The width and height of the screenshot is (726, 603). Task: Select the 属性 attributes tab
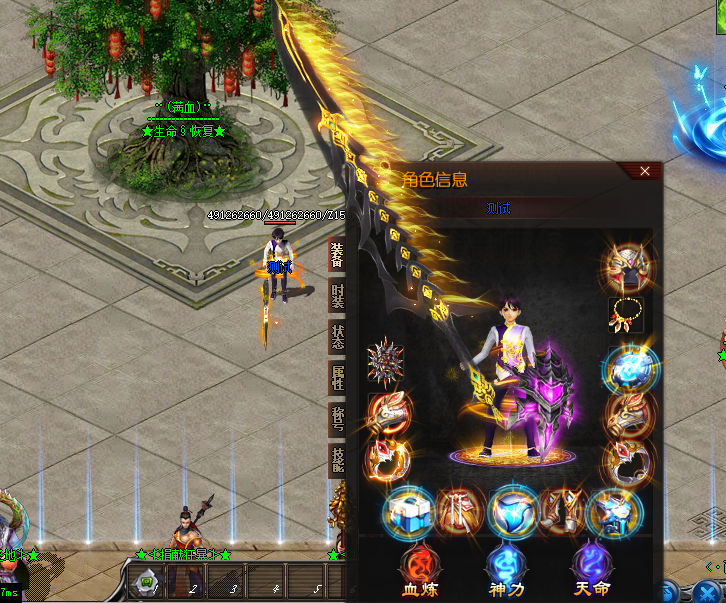coord(337,378)
